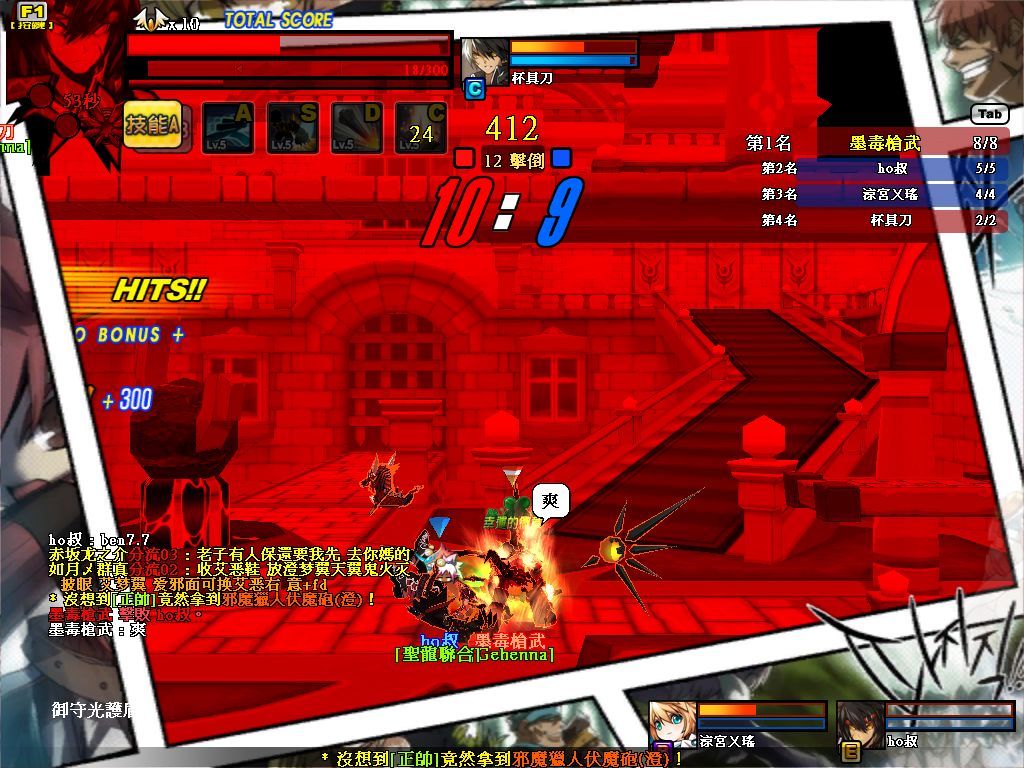The image size is (1024, 768).
Task: Click fourth-place 杯具刀 ranking row
Action: point(874,220)
